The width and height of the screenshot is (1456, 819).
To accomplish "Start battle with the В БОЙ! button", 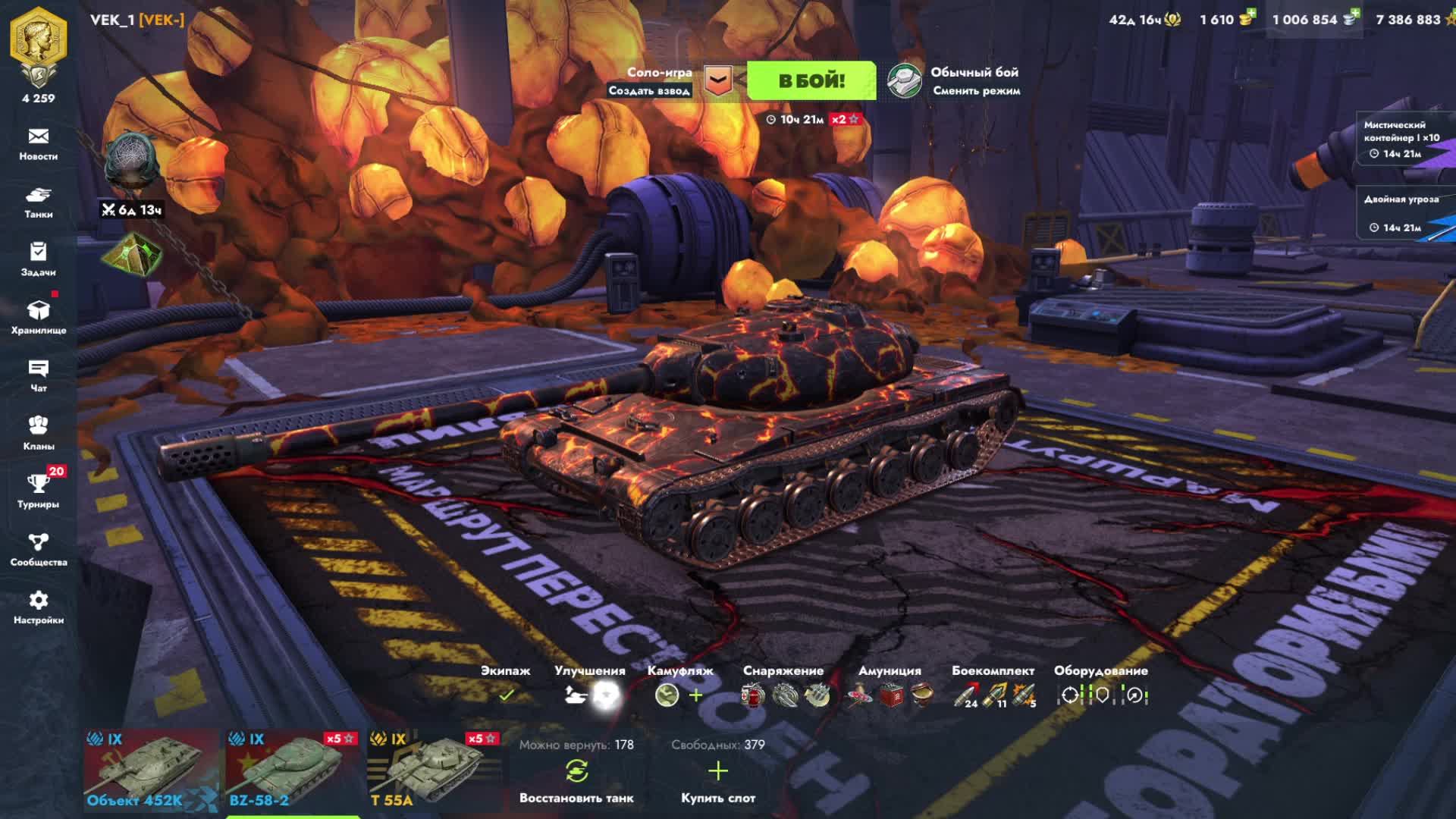I will [811, 81].
